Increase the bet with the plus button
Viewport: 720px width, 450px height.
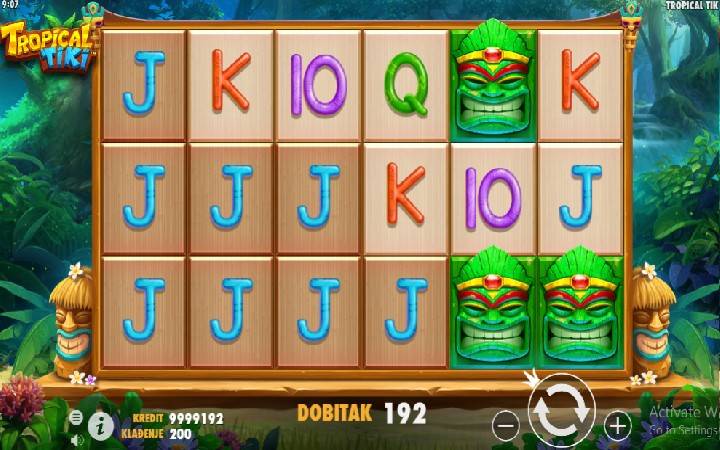[x=618, y=426]
